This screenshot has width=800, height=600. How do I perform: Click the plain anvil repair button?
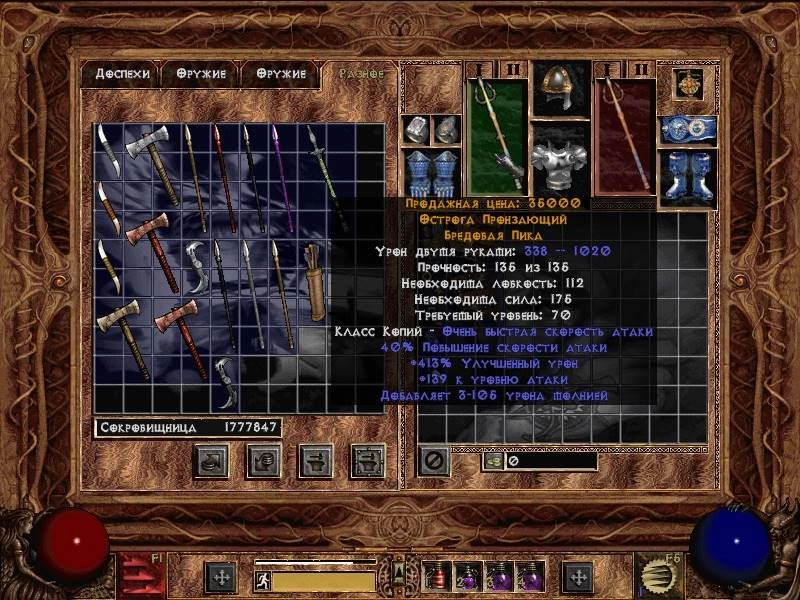(316, 461)
